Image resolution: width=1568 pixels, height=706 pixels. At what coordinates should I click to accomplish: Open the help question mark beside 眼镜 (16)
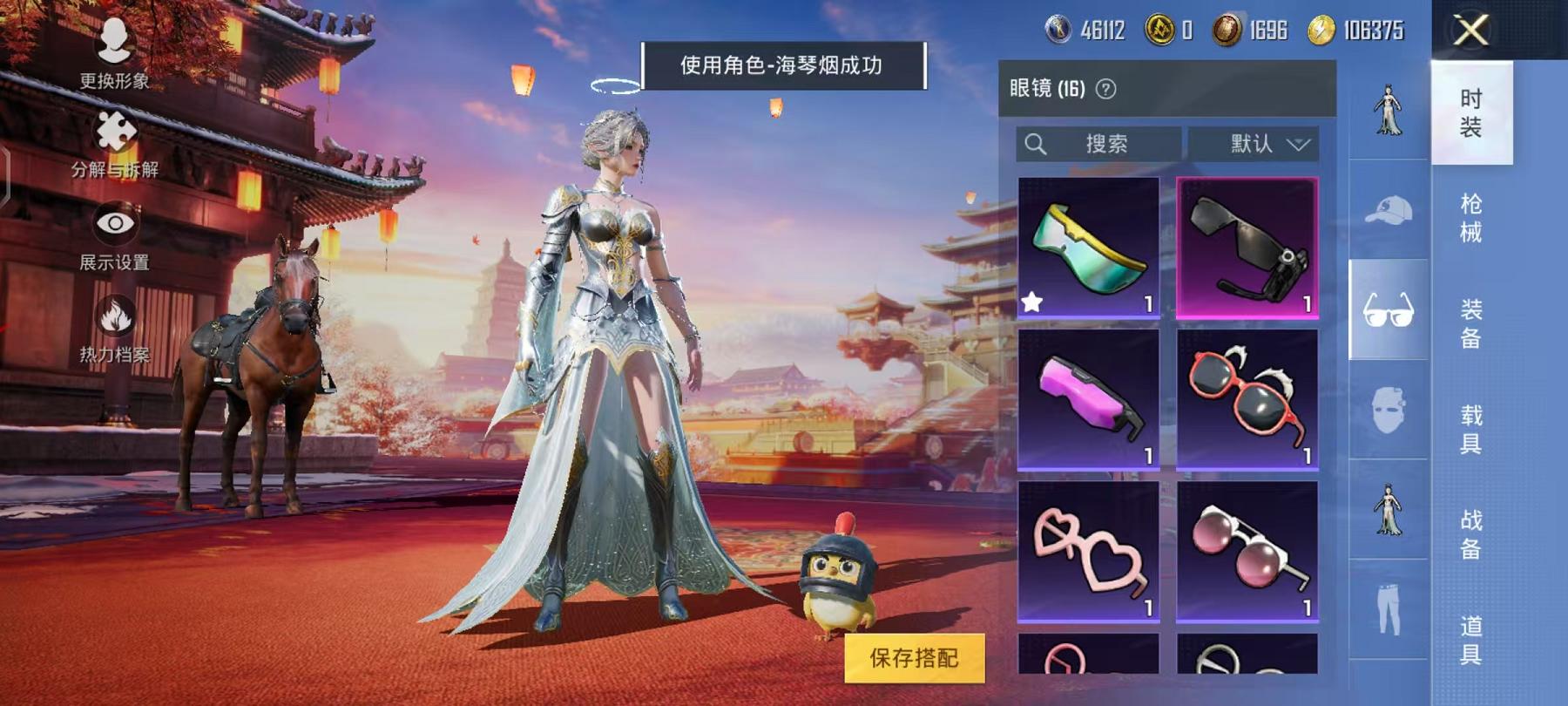[x=1107, y=88]
